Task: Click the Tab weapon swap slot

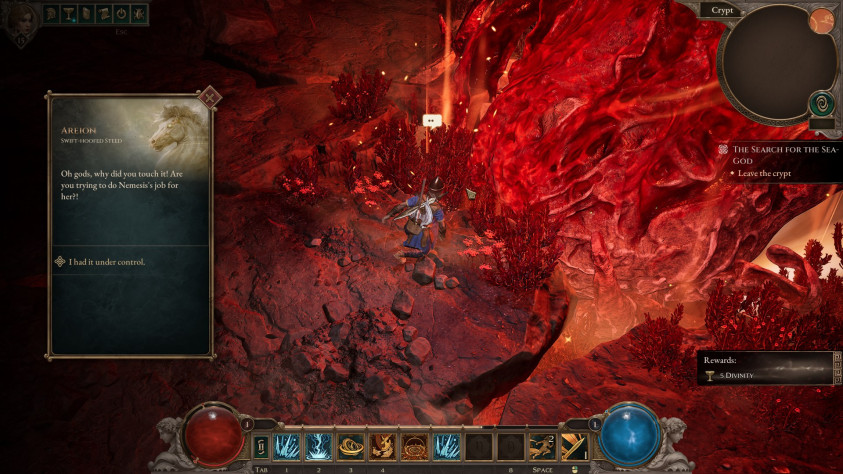Action: coord(262,446)
